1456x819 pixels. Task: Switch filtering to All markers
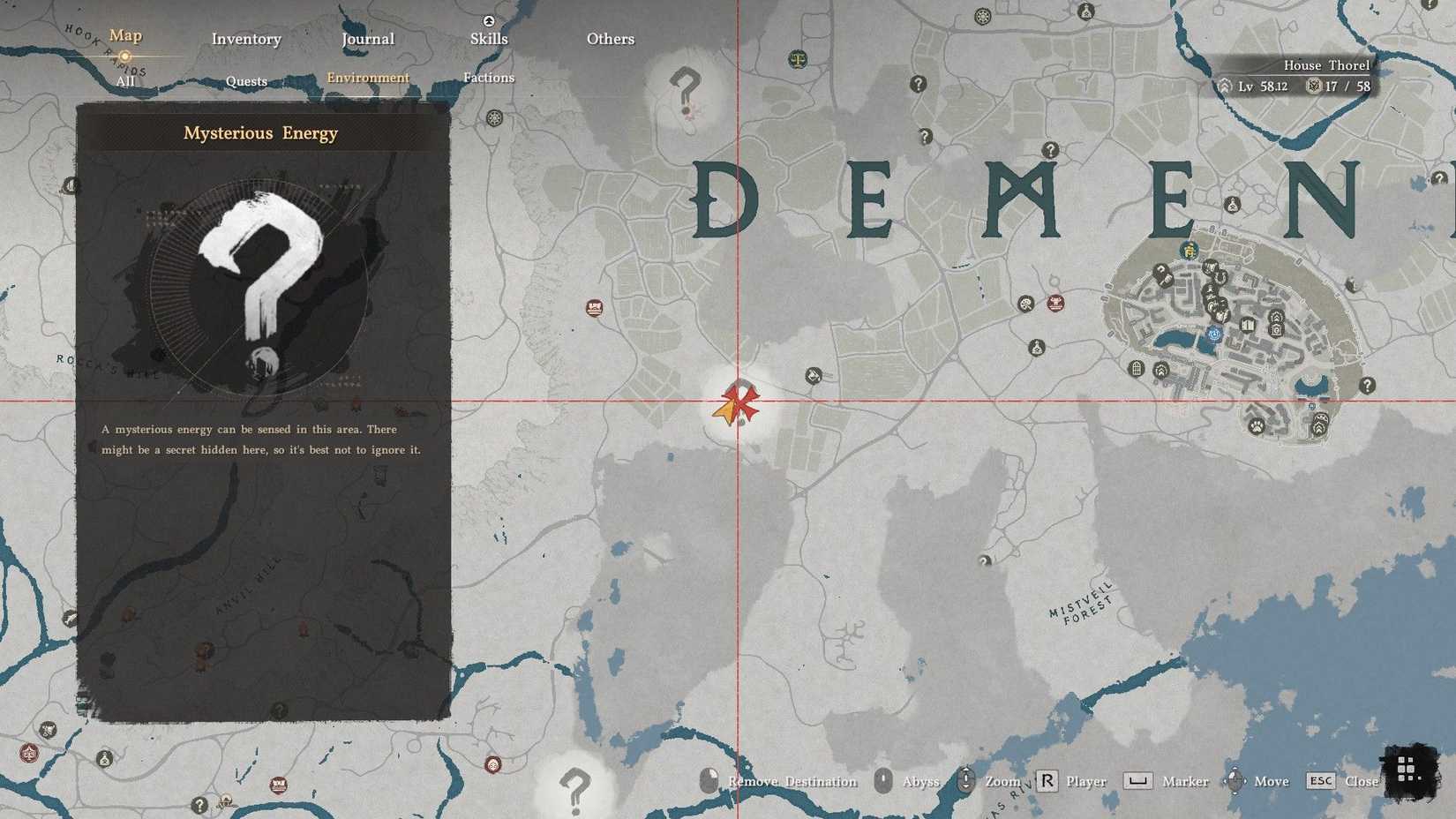coord(124,80)
